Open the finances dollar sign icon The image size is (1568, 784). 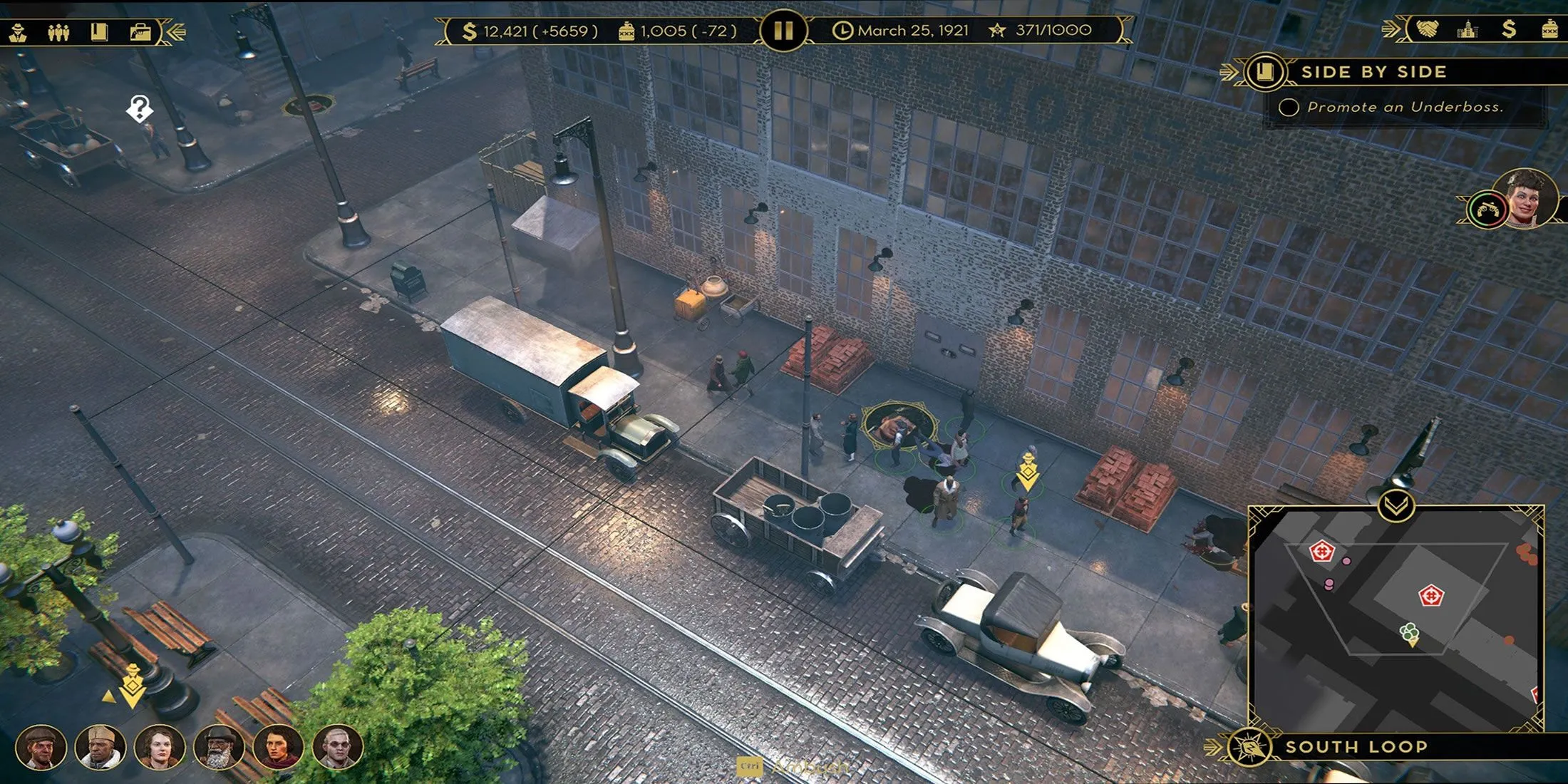pos(1508,29)
